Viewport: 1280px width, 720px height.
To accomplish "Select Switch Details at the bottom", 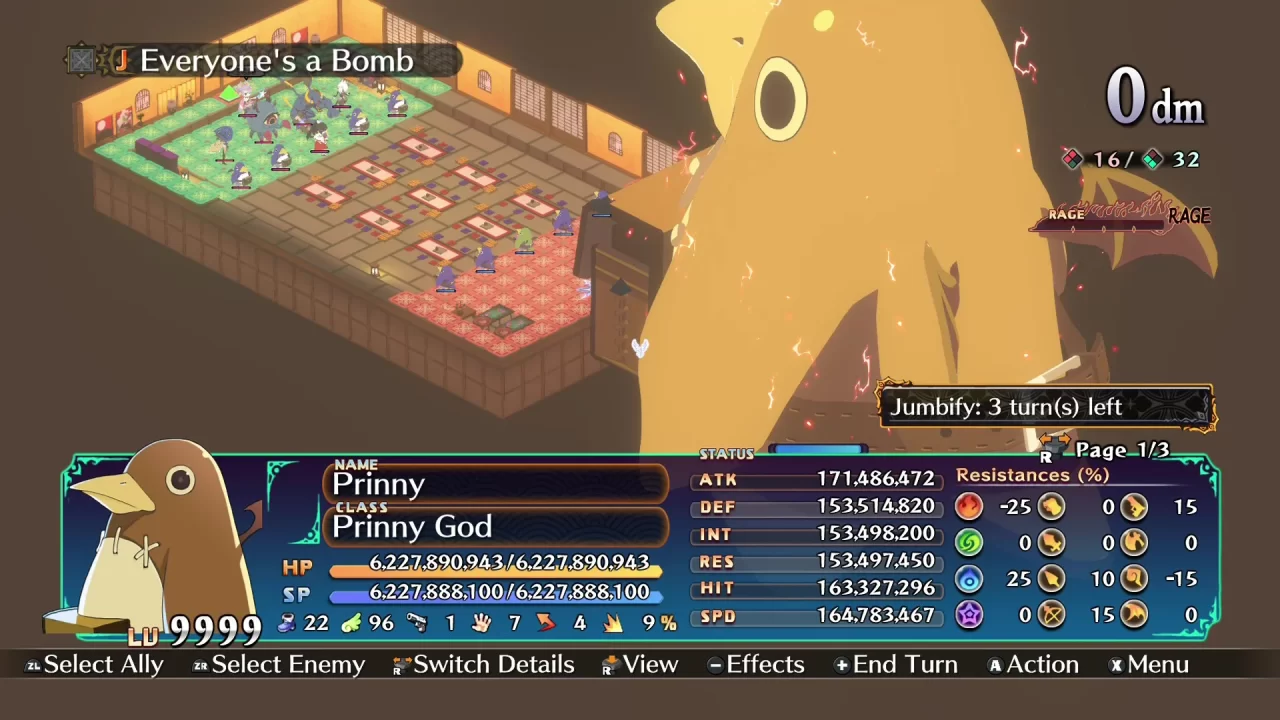I will [x=494, y=664].
